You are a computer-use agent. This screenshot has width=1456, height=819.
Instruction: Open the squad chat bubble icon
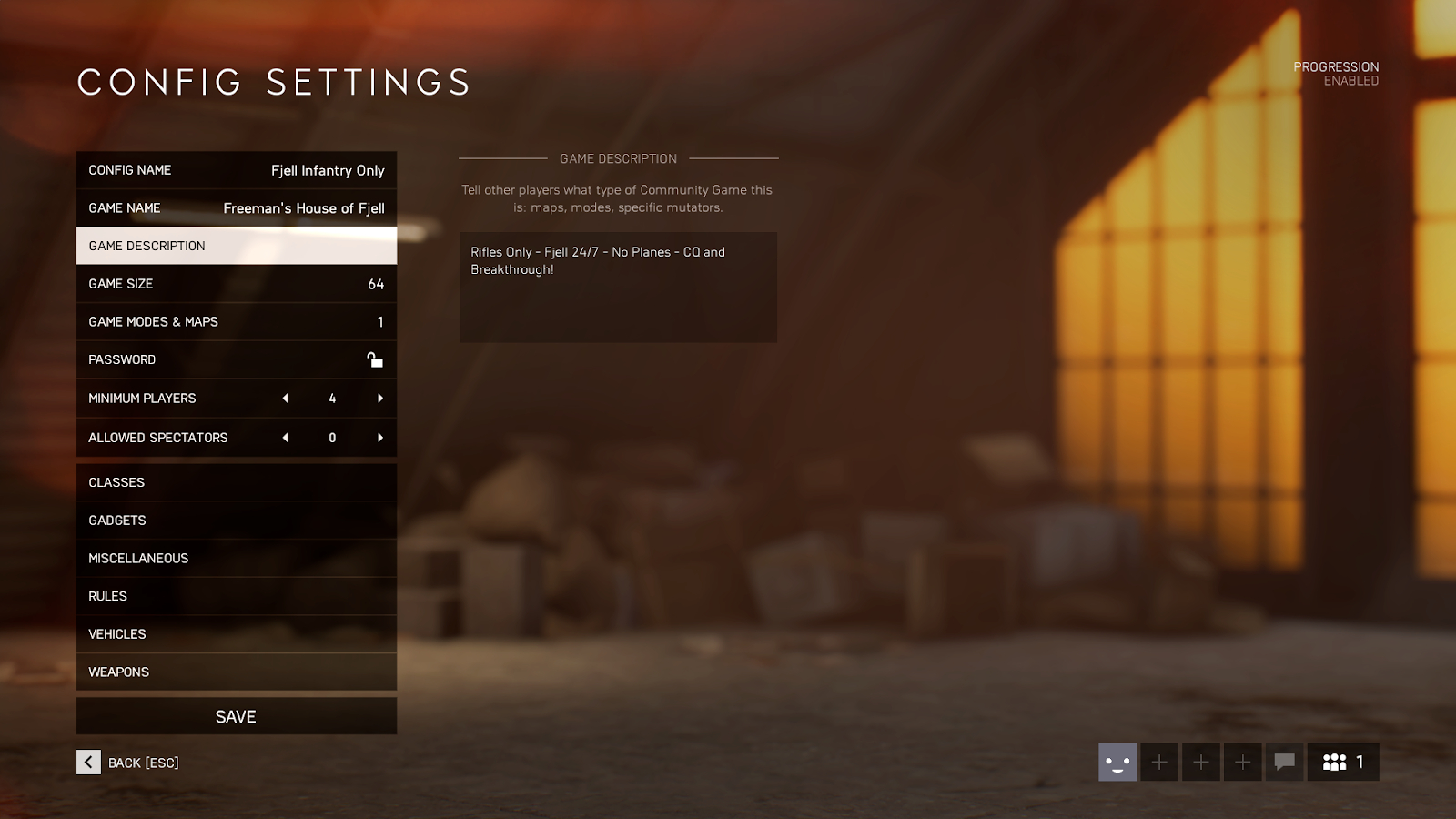[1284, 763]
